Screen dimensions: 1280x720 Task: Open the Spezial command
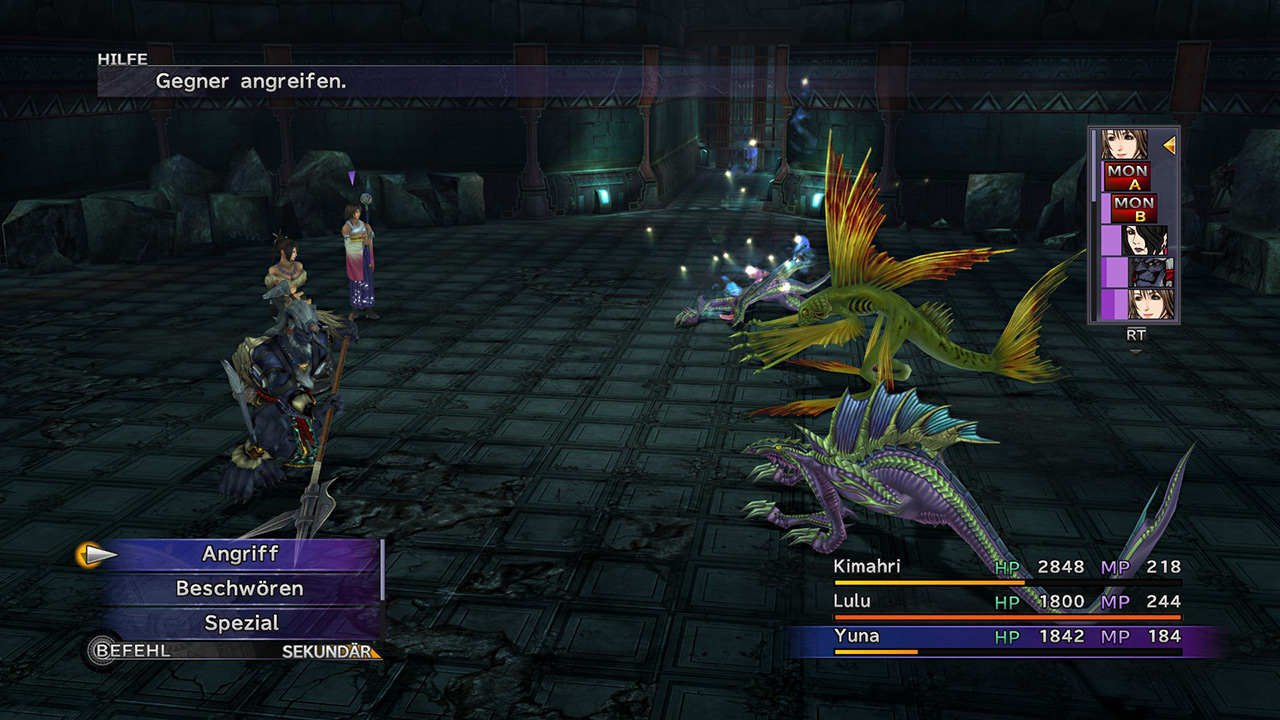pos(240,623)
